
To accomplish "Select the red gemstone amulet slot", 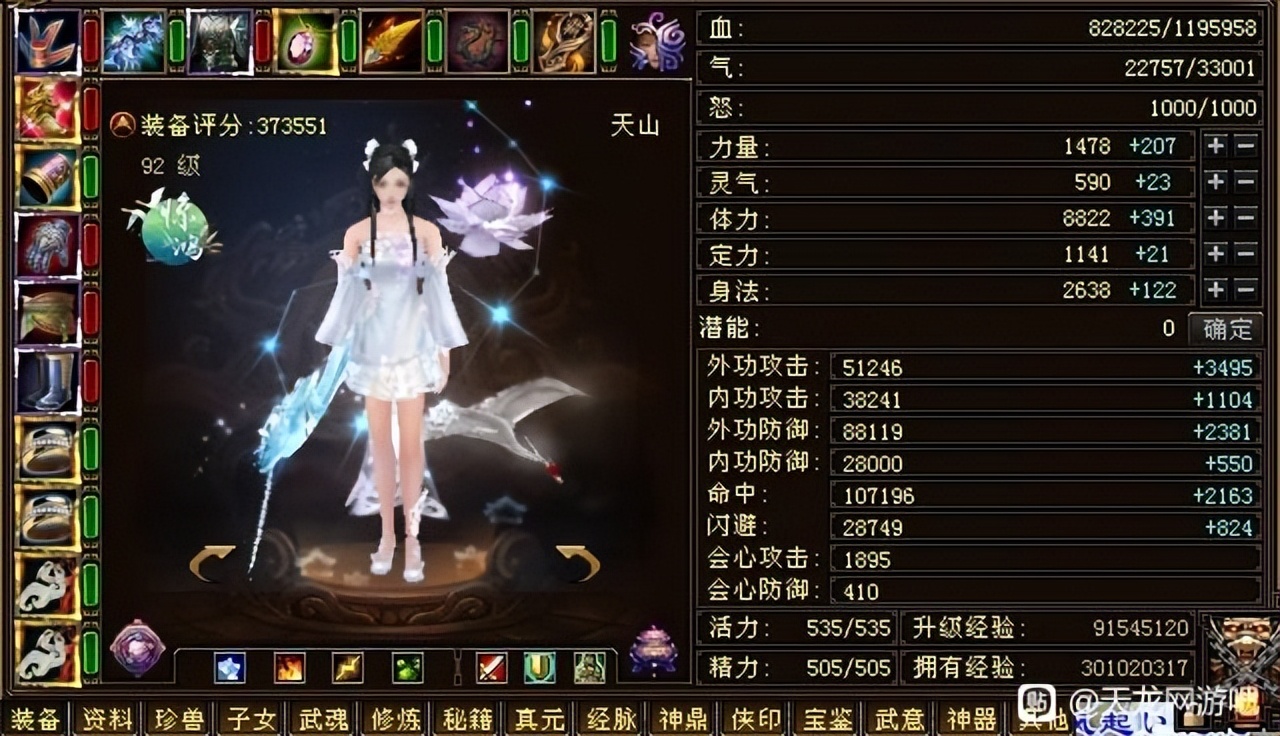I will [x=306, y=41].
